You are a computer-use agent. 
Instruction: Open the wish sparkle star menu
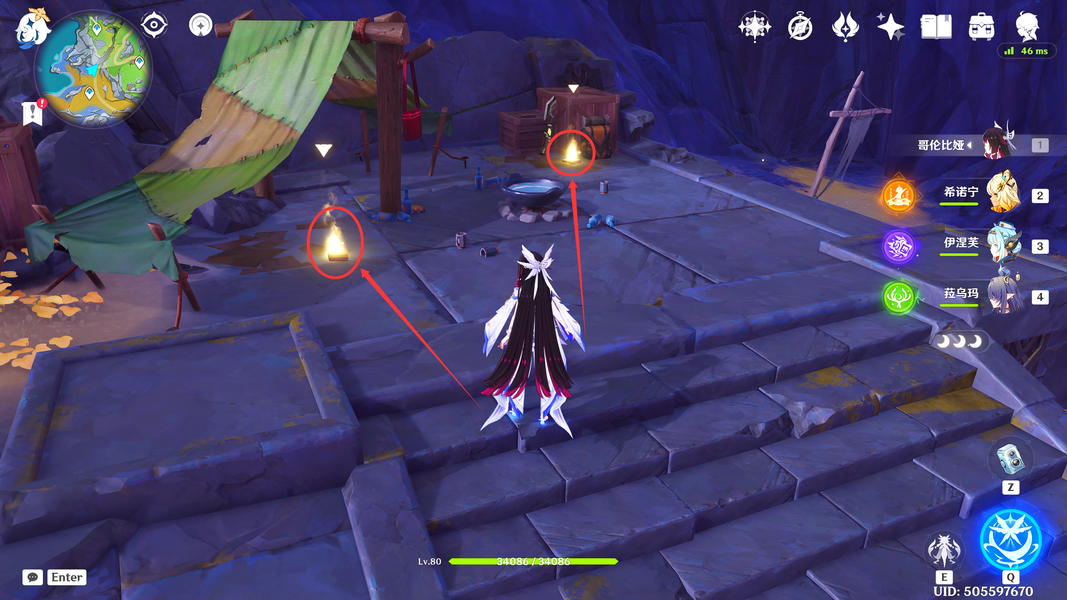pyautogui.click(x=890, y=26)
